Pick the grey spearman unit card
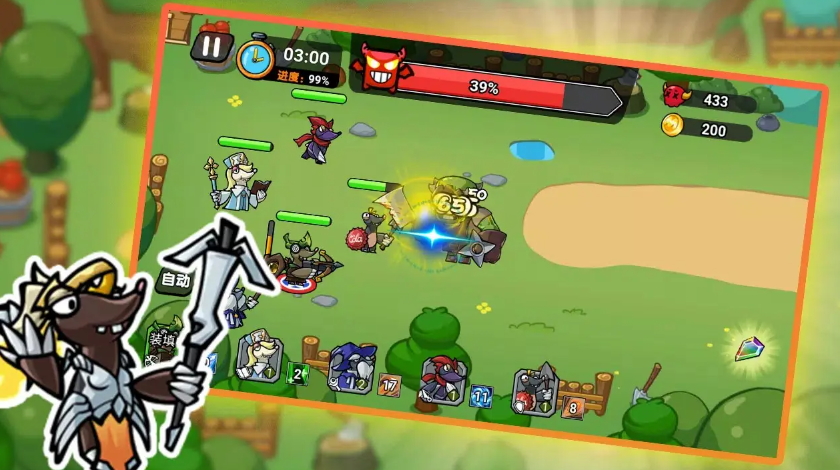Screen dimensions: 840x470 pos(537,389)
